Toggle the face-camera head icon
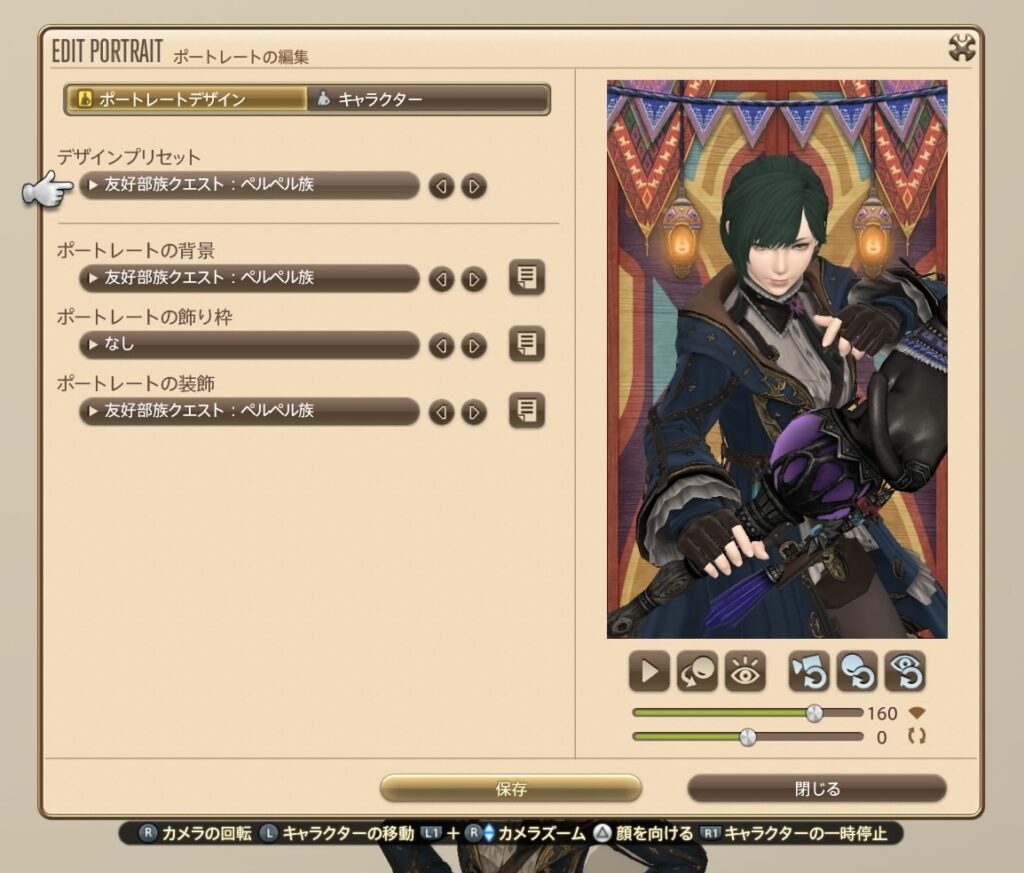Image resolution: width=1024 pixels, height=873 pixels. 697,671
